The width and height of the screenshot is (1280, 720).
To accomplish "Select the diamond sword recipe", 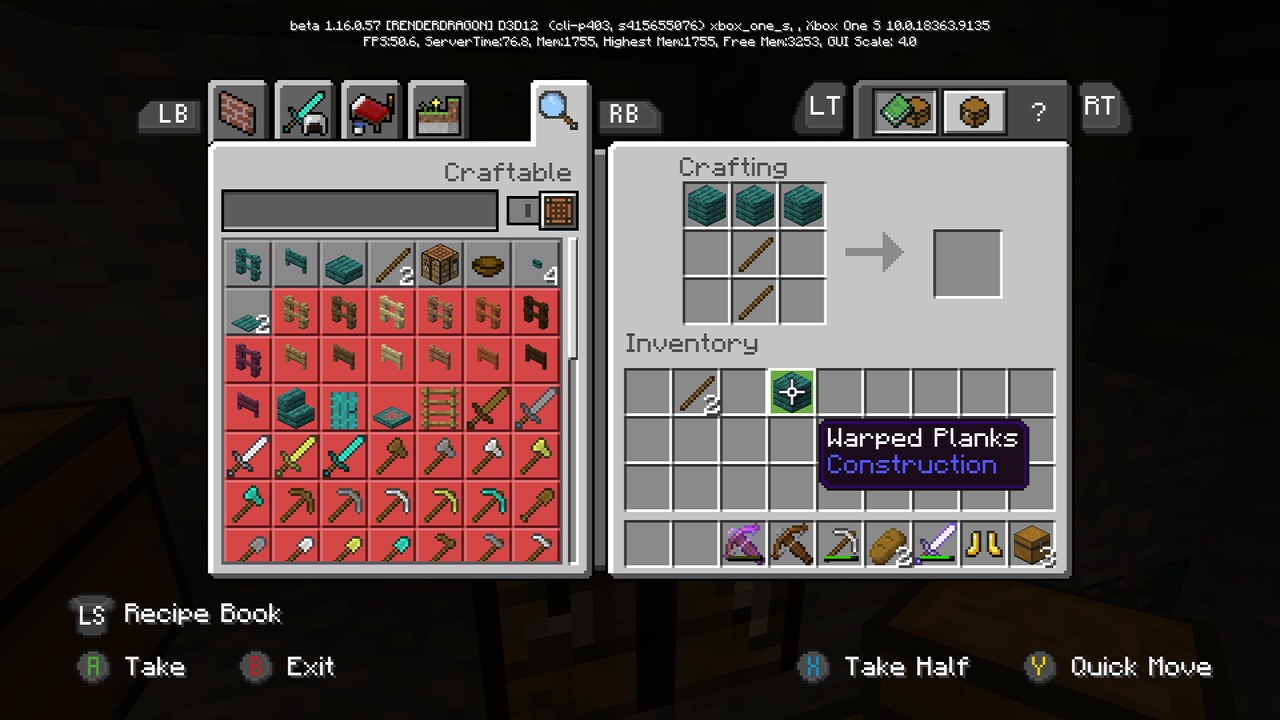I will coord(344,458).
